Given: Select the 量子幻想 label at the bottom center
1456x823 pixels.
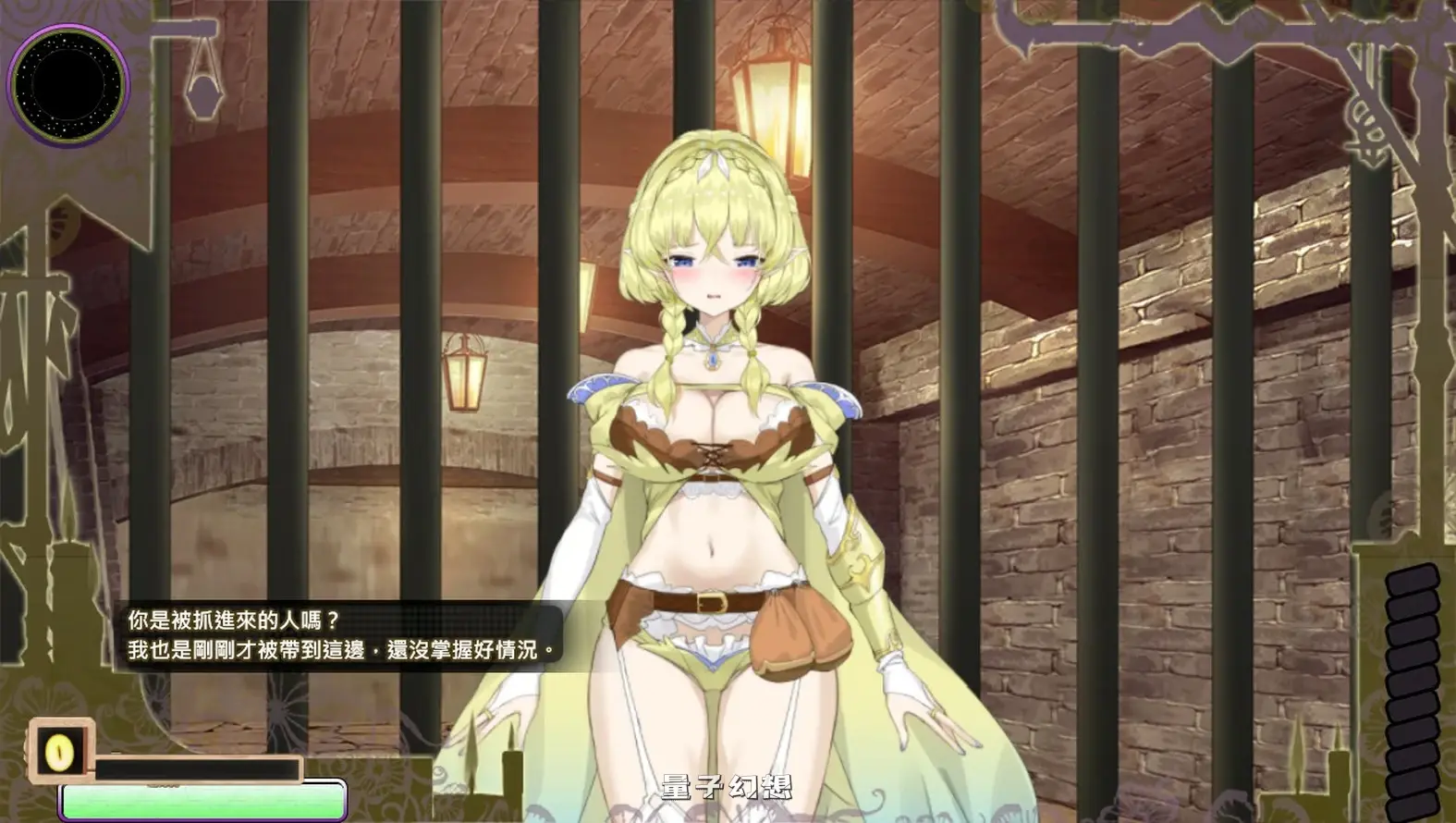Looking at the screenshot, I should coord(726,788).
